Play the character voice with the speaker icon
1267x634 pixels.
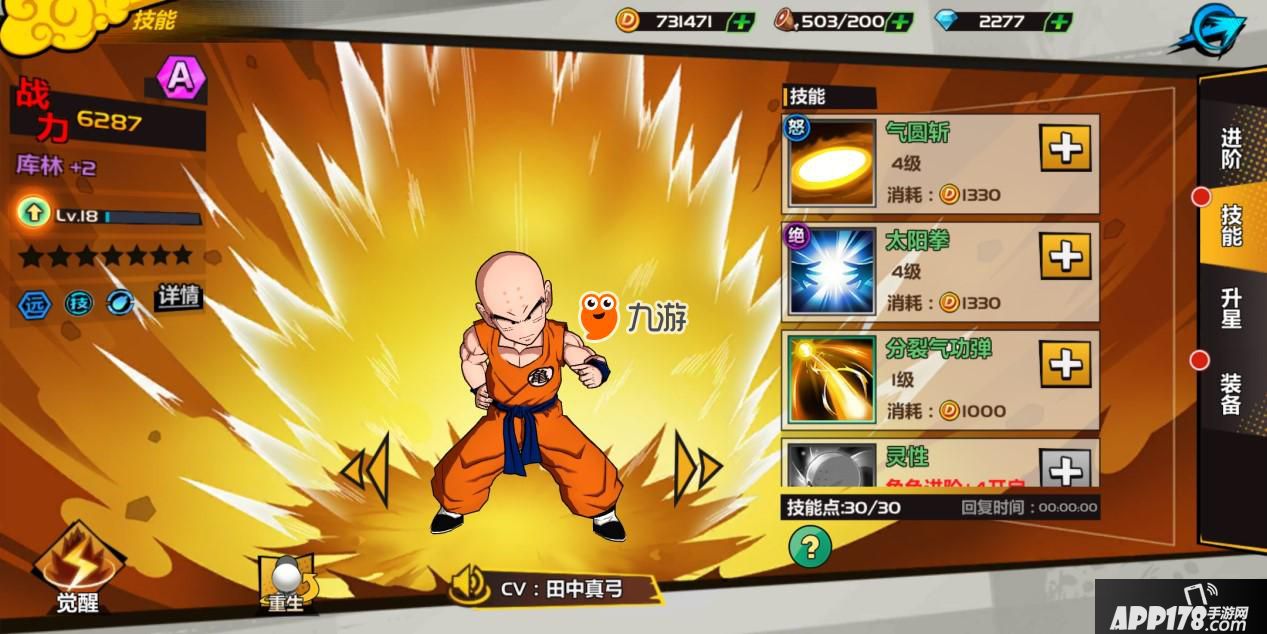click(468, 586)
